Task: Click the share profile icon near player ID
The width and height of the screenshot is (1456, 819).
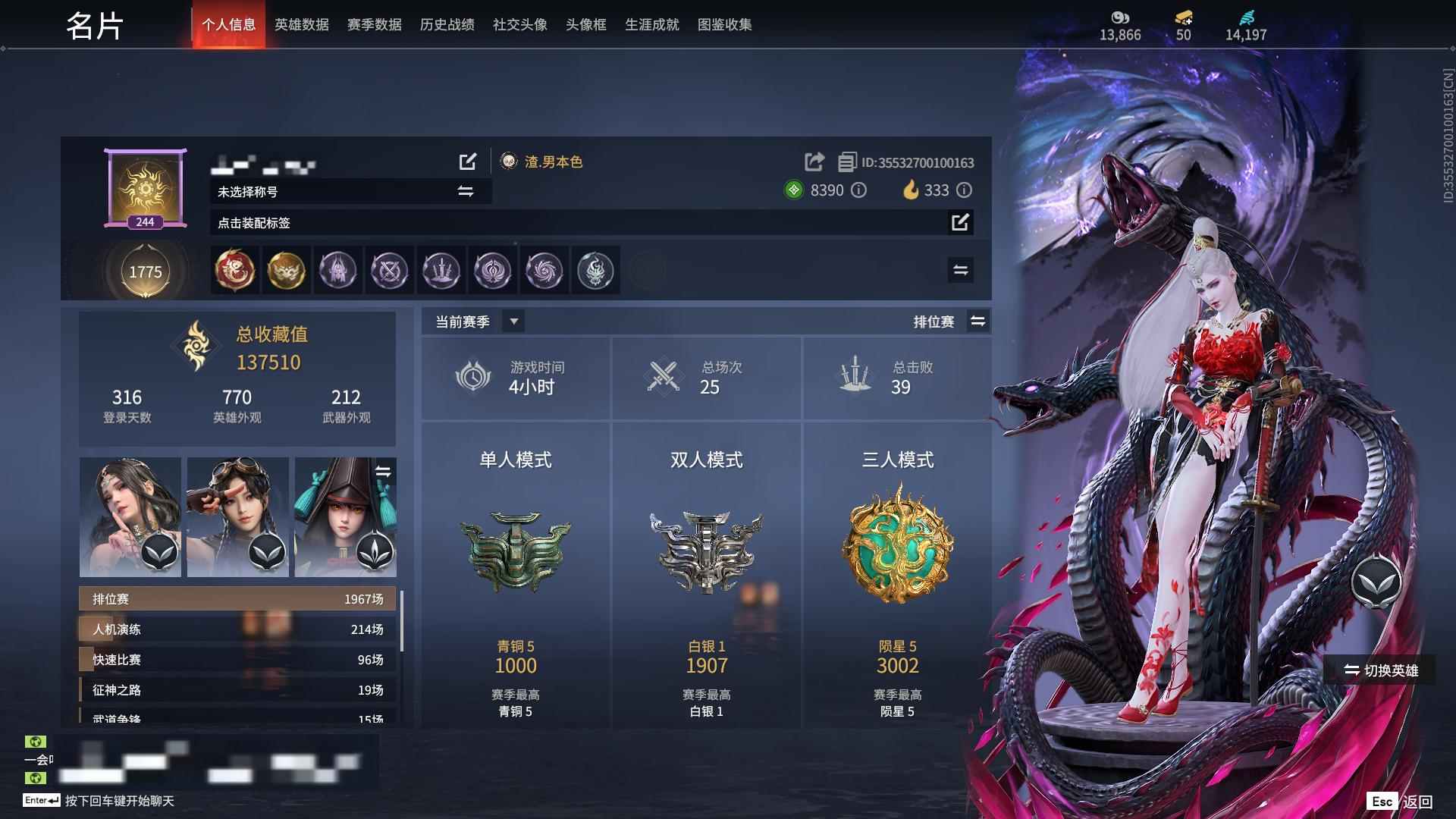Action: click(814, 162)
